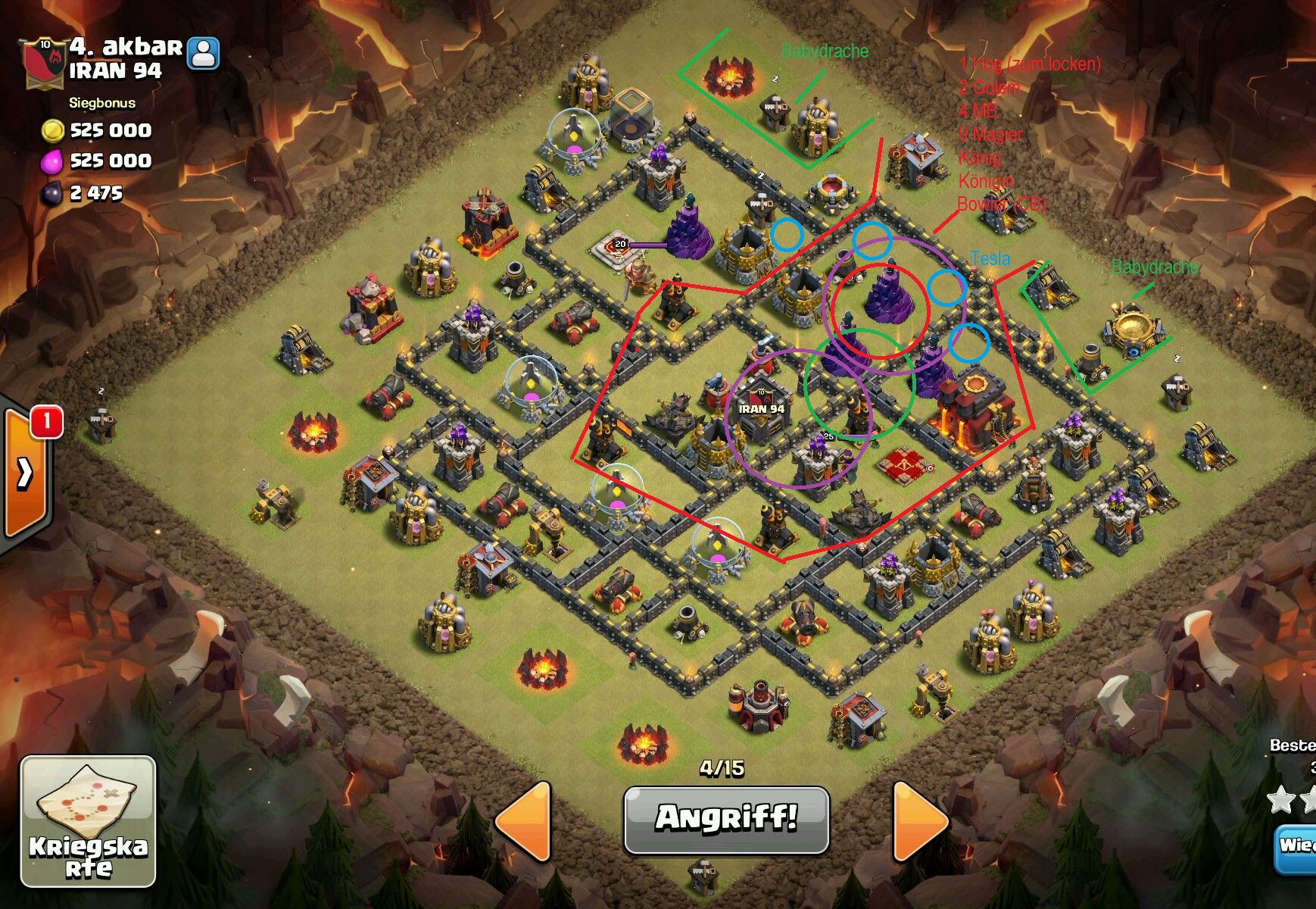Tap the blue replay button
Image resolution: width=1316 pixels, height=909 pixels.
(x=1296, y=845)
